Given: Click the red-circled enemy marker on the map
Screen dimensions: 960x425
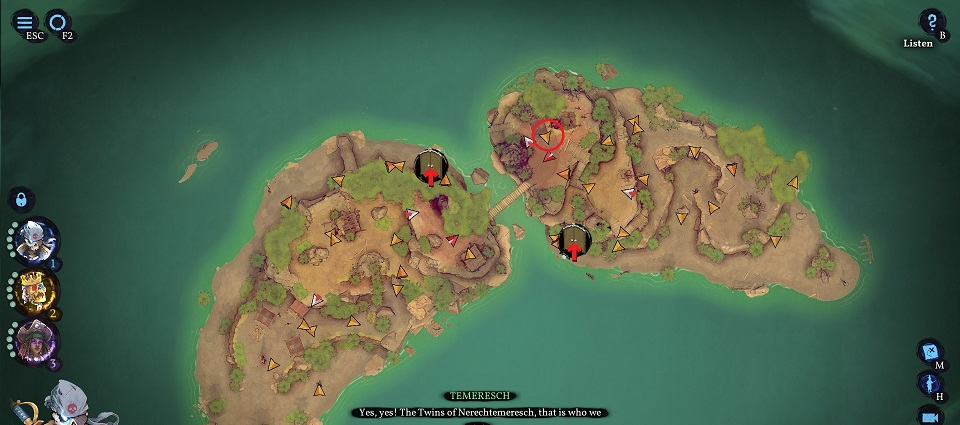Looking at the screenshot, I should [x=547, y=135].
